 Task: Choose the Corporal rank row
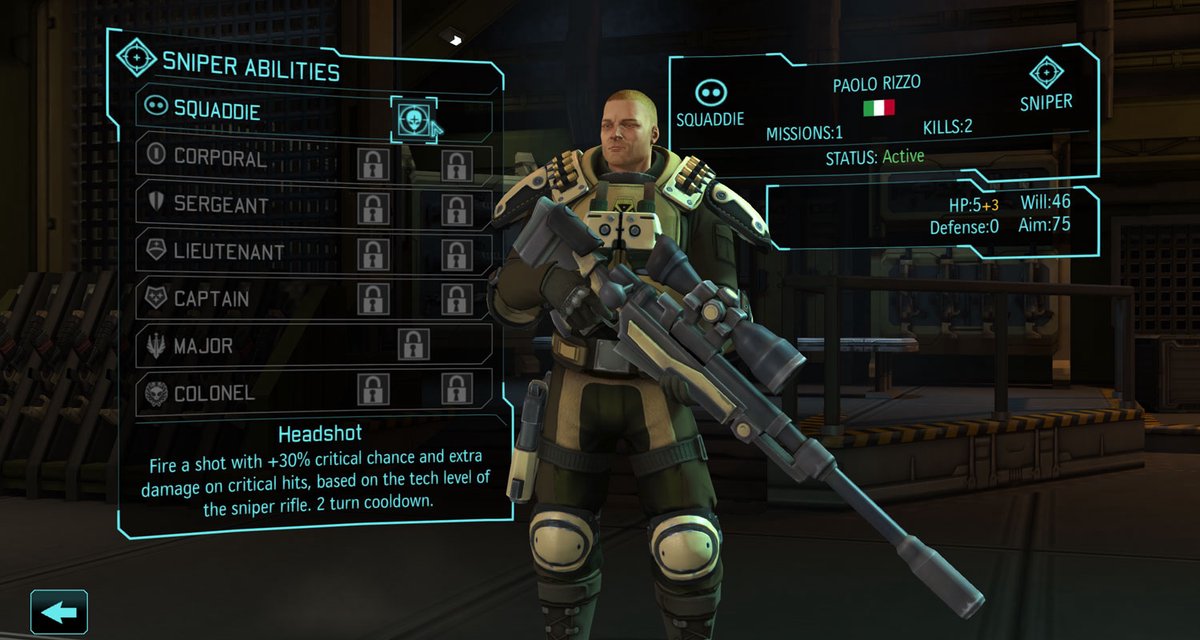220,158
